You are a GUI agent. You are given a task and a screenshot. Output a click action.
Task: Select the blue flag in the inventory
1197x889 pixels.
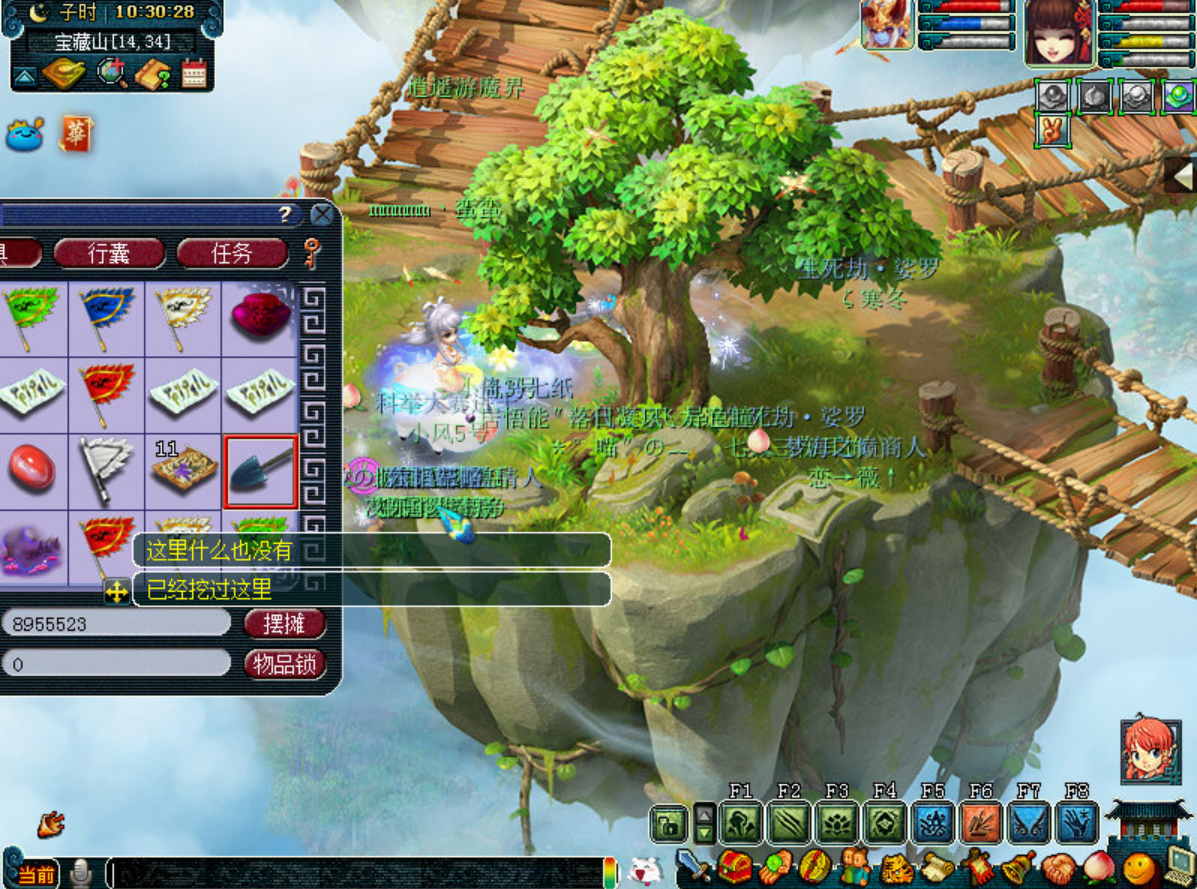pyautogui.click(x=107, y=316)
